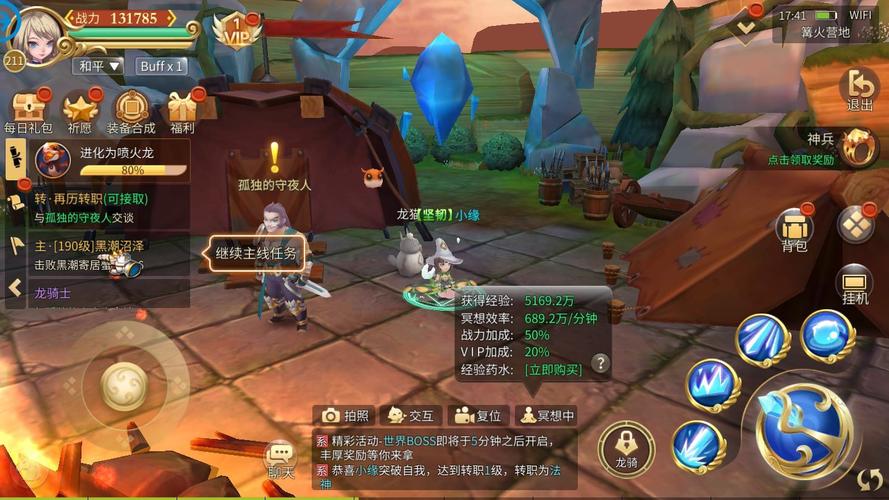
Task: Toggle 挂机 auto-battle mode
Action: (855, 287)
